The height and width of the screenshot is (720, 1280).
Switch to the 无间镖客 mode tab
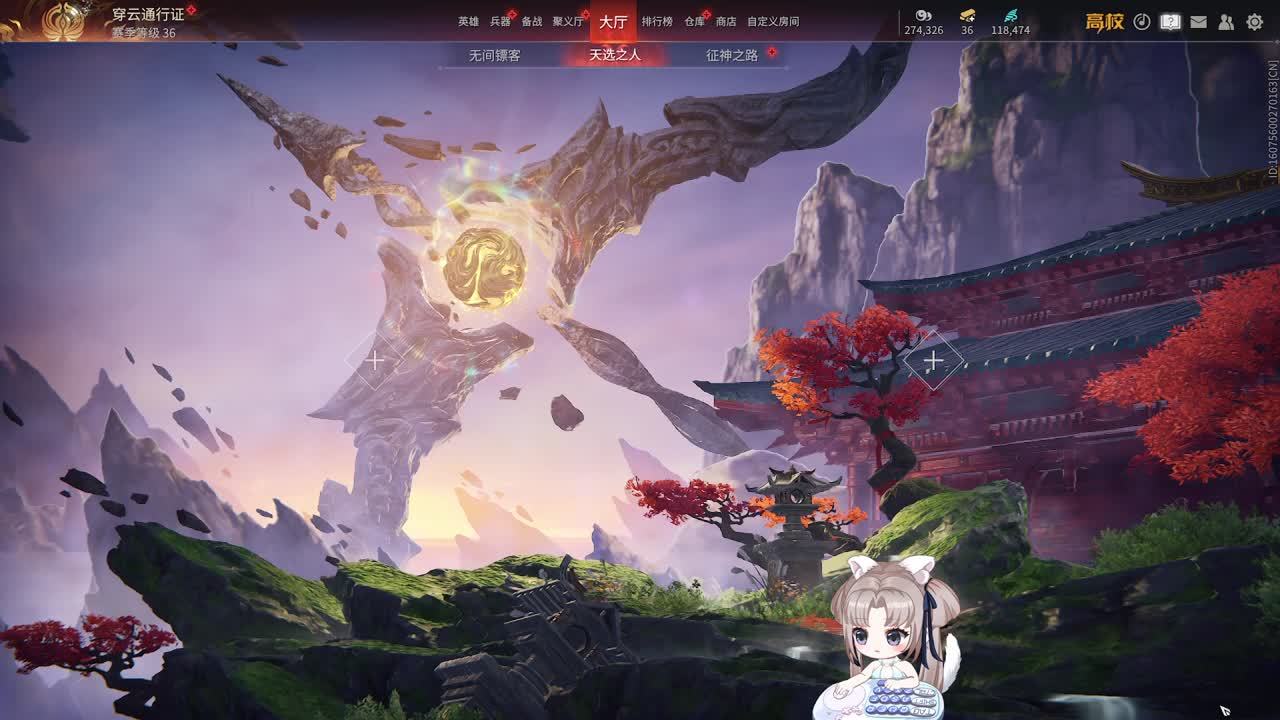coord(494,55)
